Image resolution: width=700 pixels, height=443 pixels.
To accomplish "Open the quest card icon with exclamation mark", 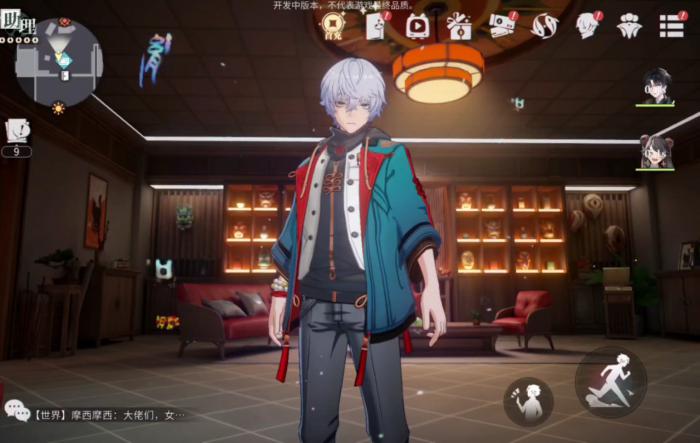I will [17, 130].
